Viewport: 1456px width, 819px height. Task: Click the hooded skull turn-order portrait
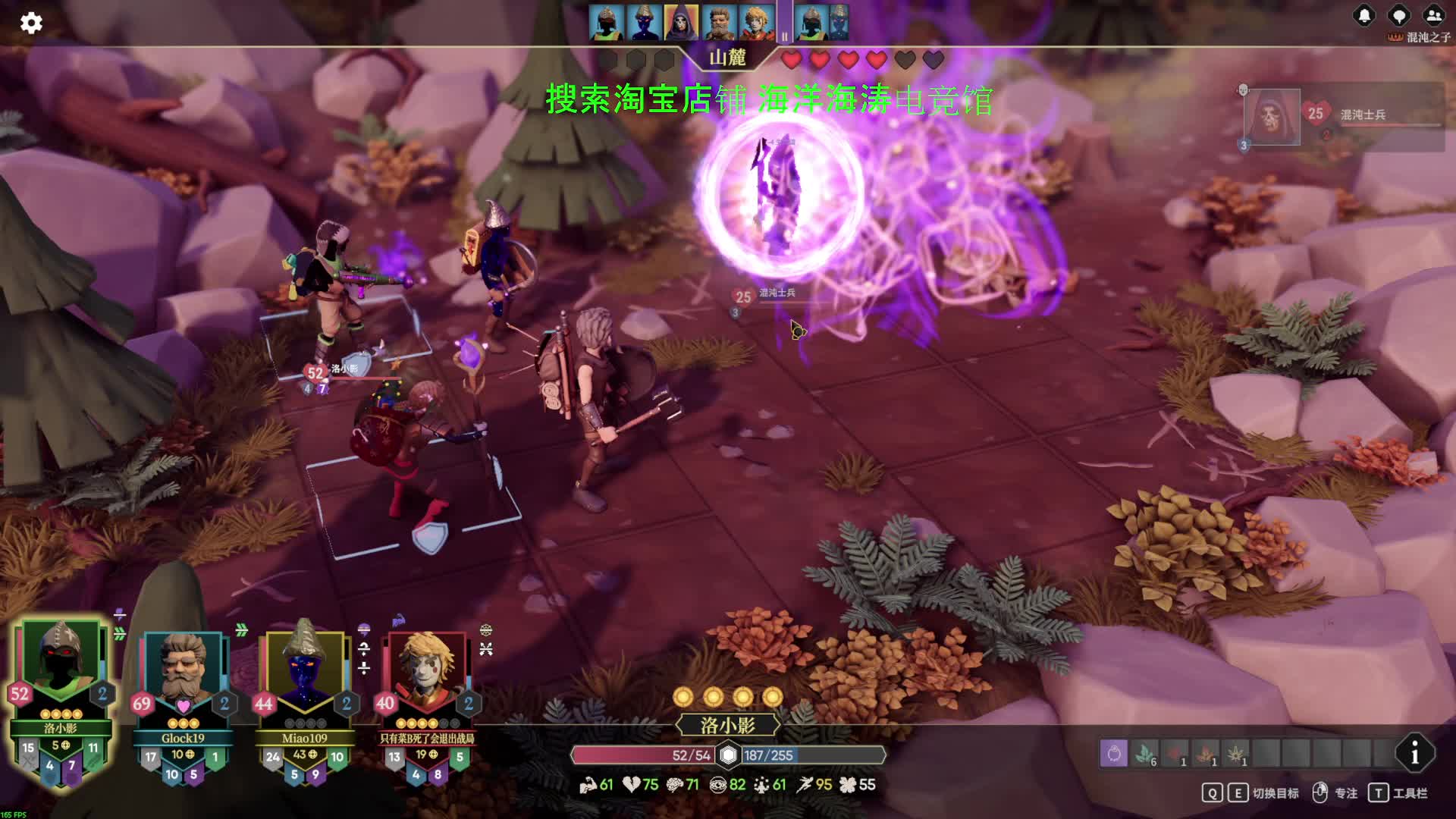tap(680, 23)
